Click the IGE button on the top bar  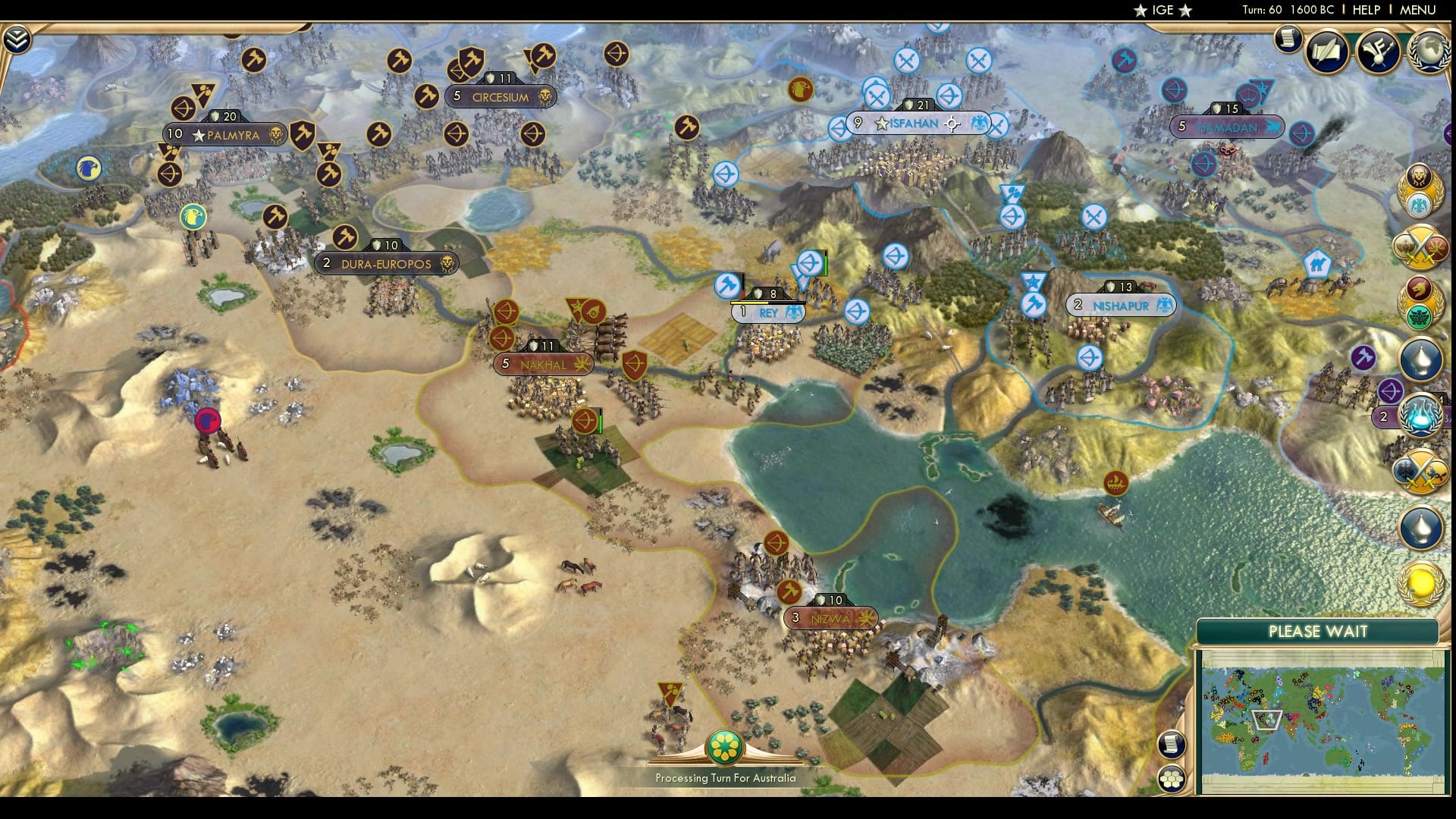pos(1163,11)
